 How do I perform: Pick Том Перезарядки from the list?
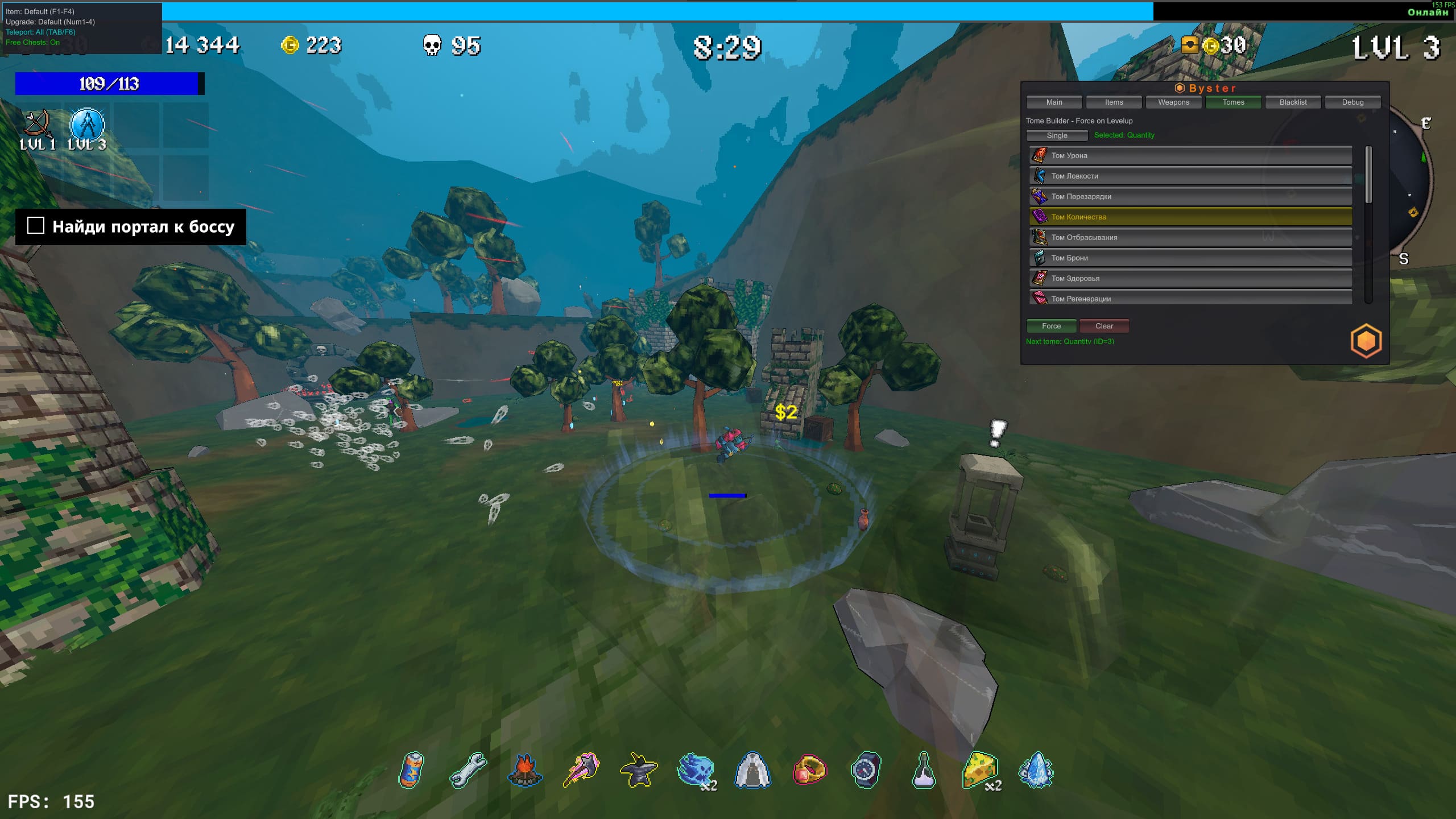tap(1190, 196)
